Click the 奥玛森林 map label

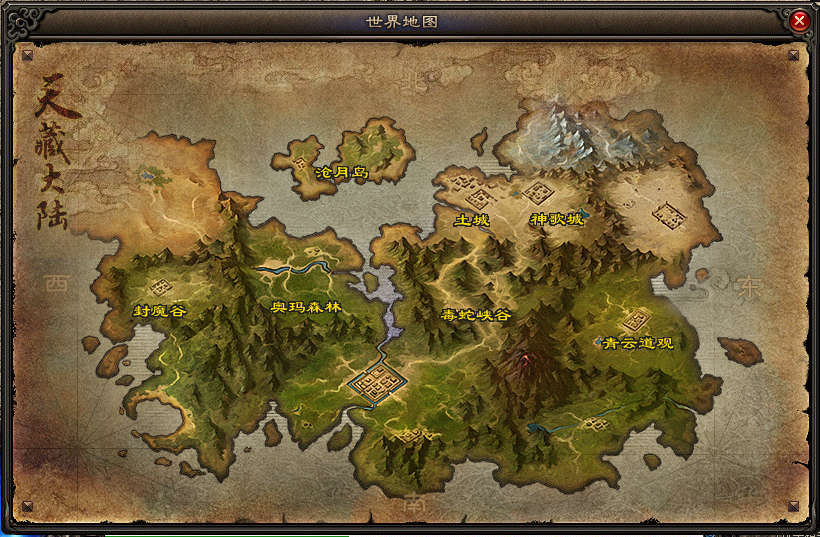coord(306,307)
